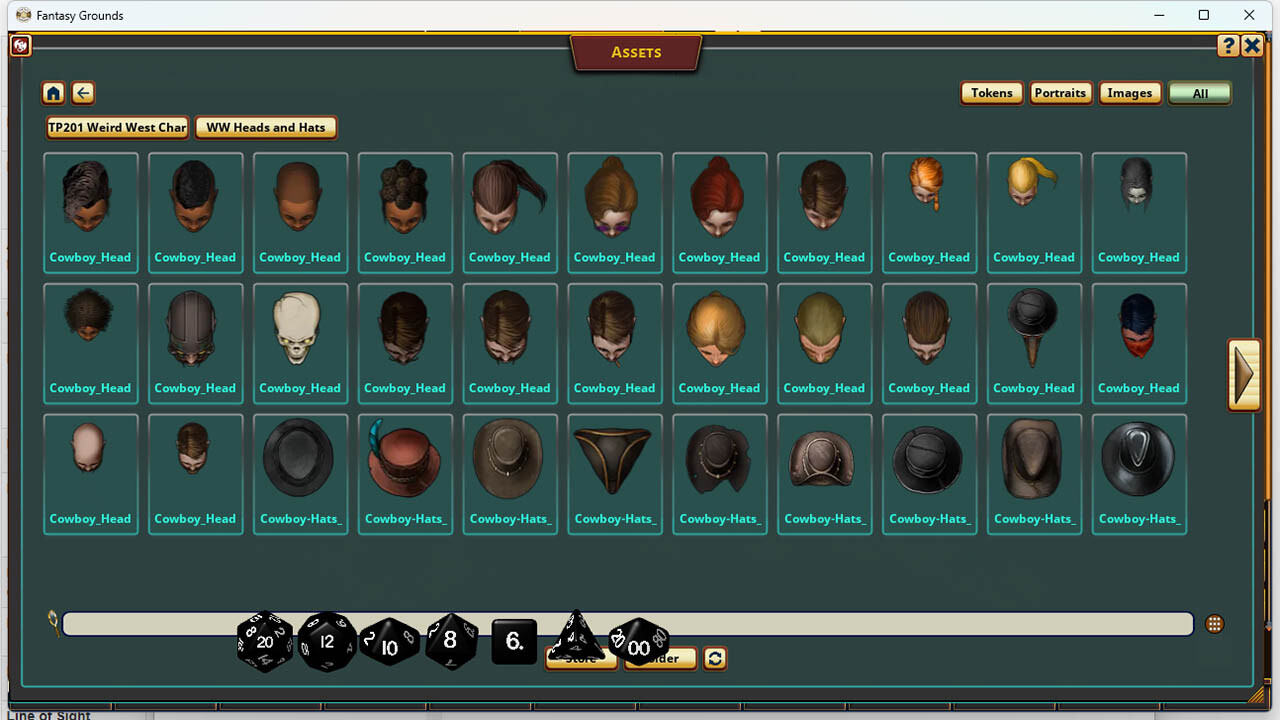Expand the side panel arrow tab on the right
This screenshot has height=720, width=1280.
point(1243,375)
